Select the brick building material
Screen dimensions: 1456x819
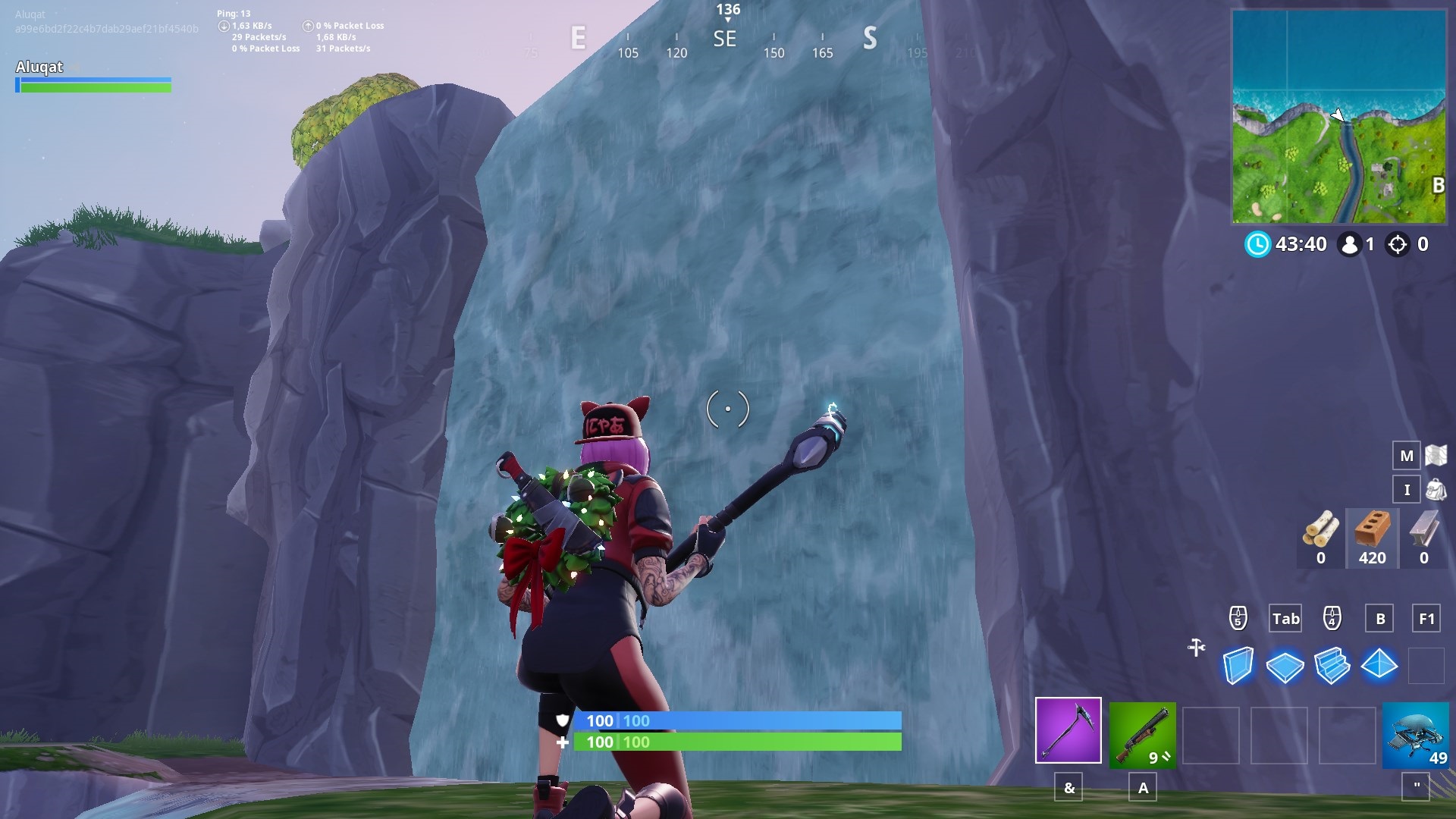pos(1372,537)
